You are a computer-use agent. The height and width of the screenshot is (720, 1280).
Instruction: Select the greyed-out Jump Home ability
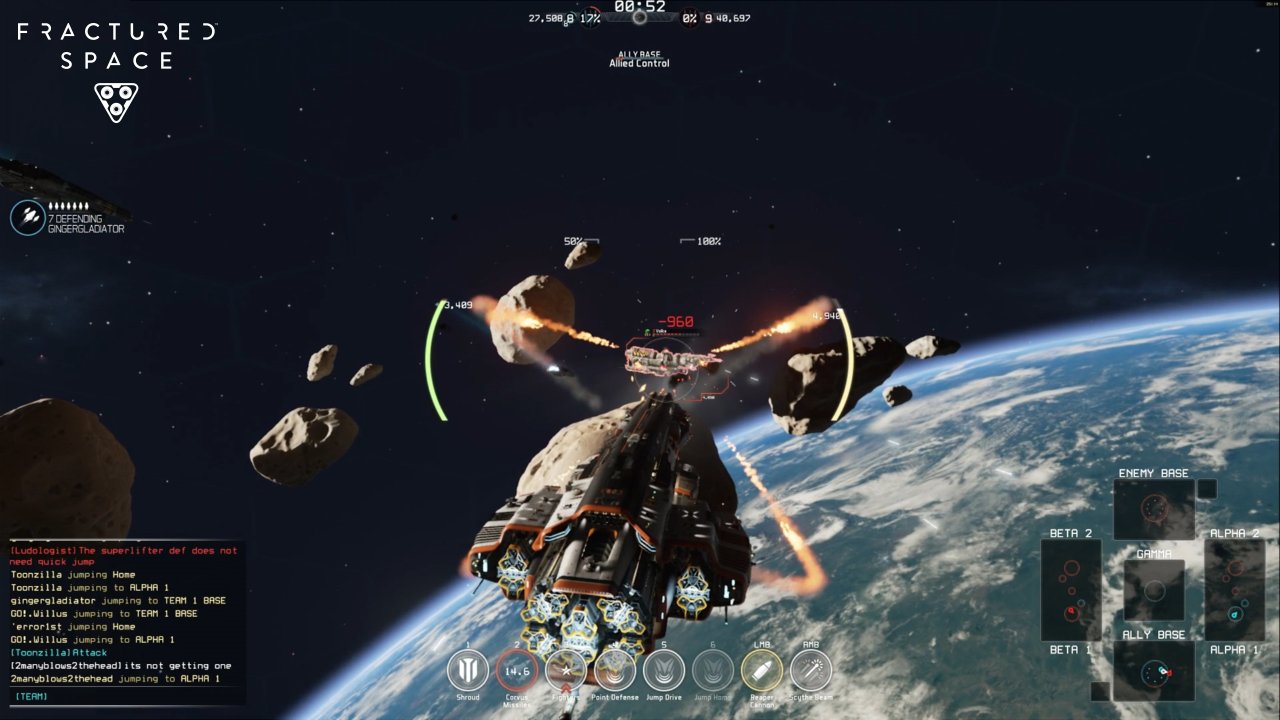(x=713, y=670)
